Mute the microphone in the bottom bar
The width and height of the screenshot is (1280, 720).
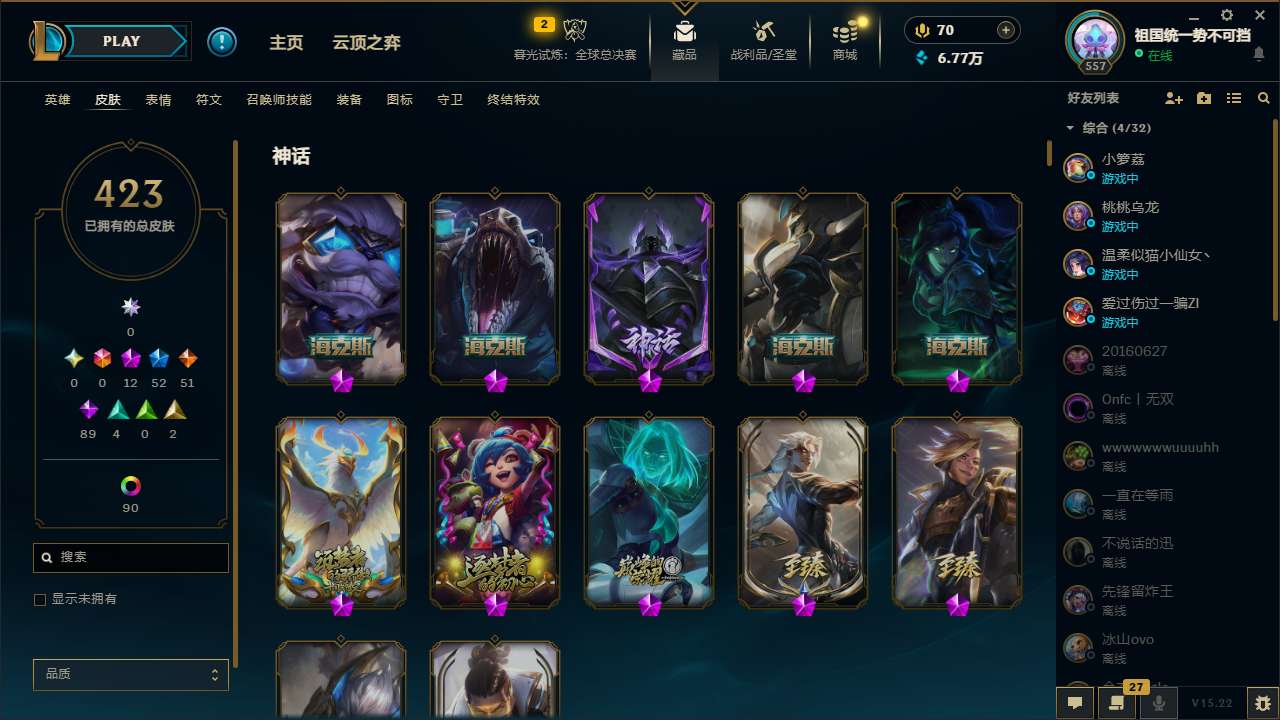click(x=1160, y=703)
